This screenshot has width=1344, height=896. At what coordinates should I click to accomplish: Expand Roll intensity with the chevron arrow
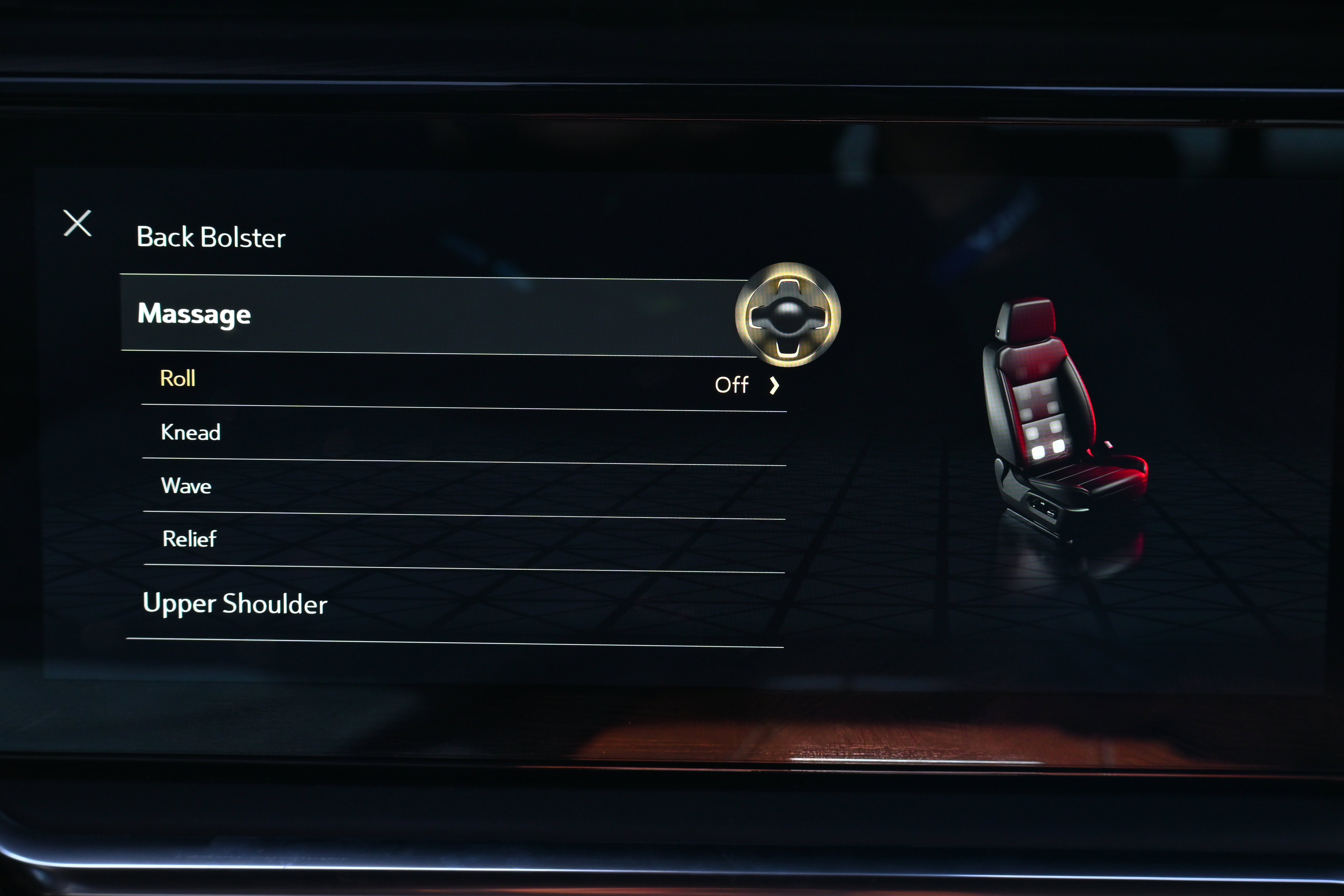pos(774,386)
